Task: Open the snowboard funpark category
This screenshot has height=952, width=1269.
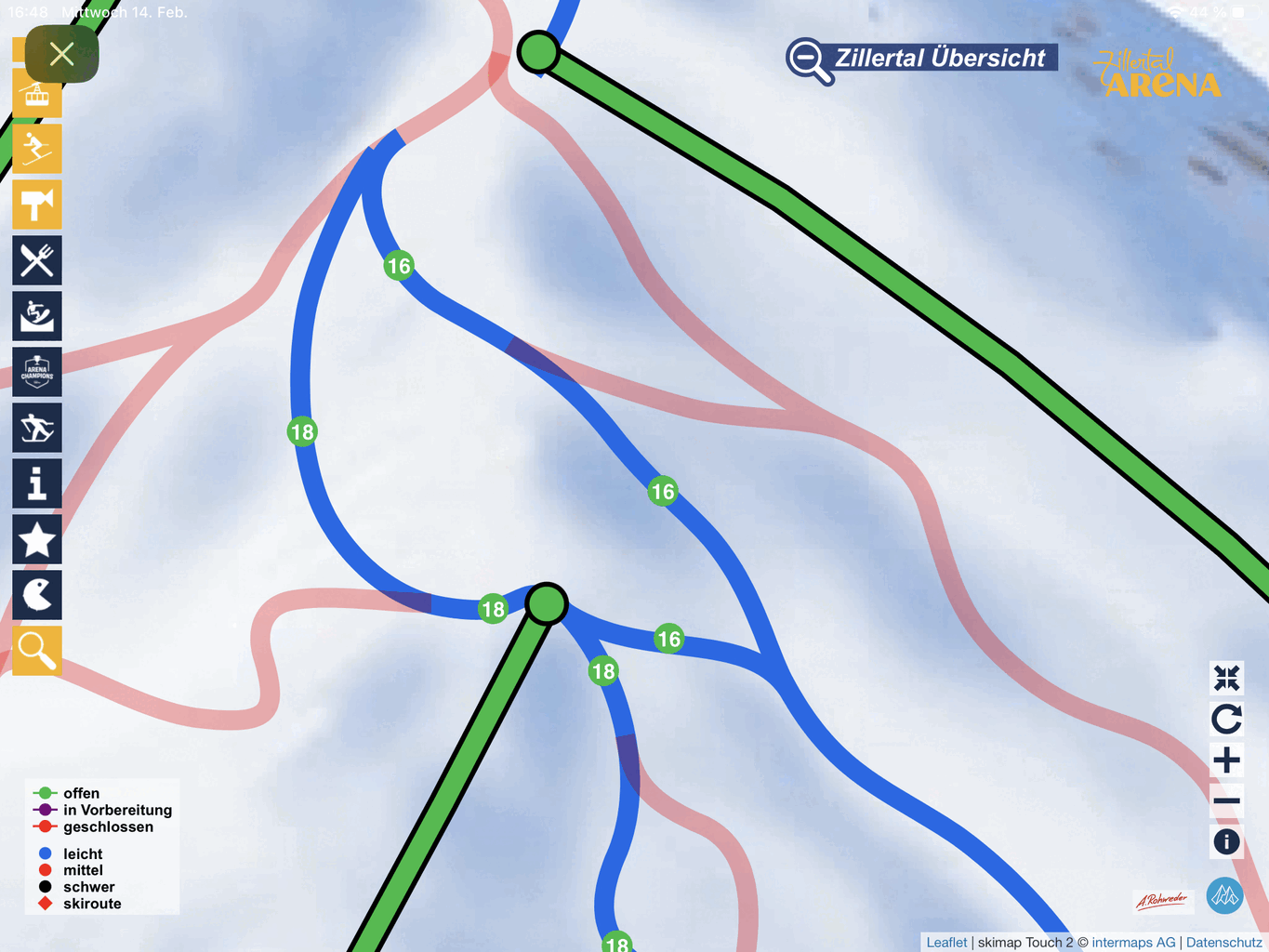Action: tap(37, 316)
